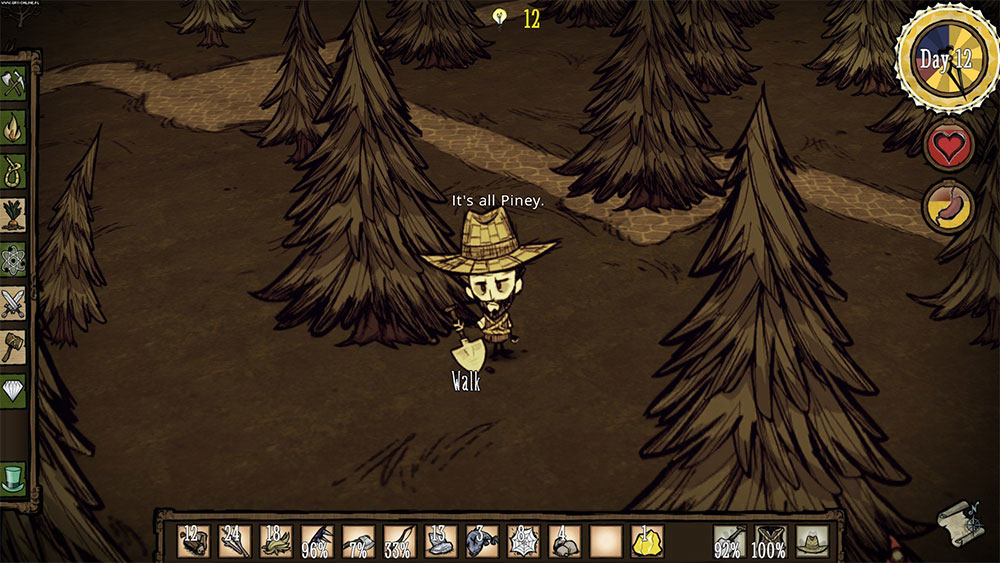Screen dimensions: 1000x563
Task: Open the Light crafting tab with flame icon
Action: pos(14,127)
